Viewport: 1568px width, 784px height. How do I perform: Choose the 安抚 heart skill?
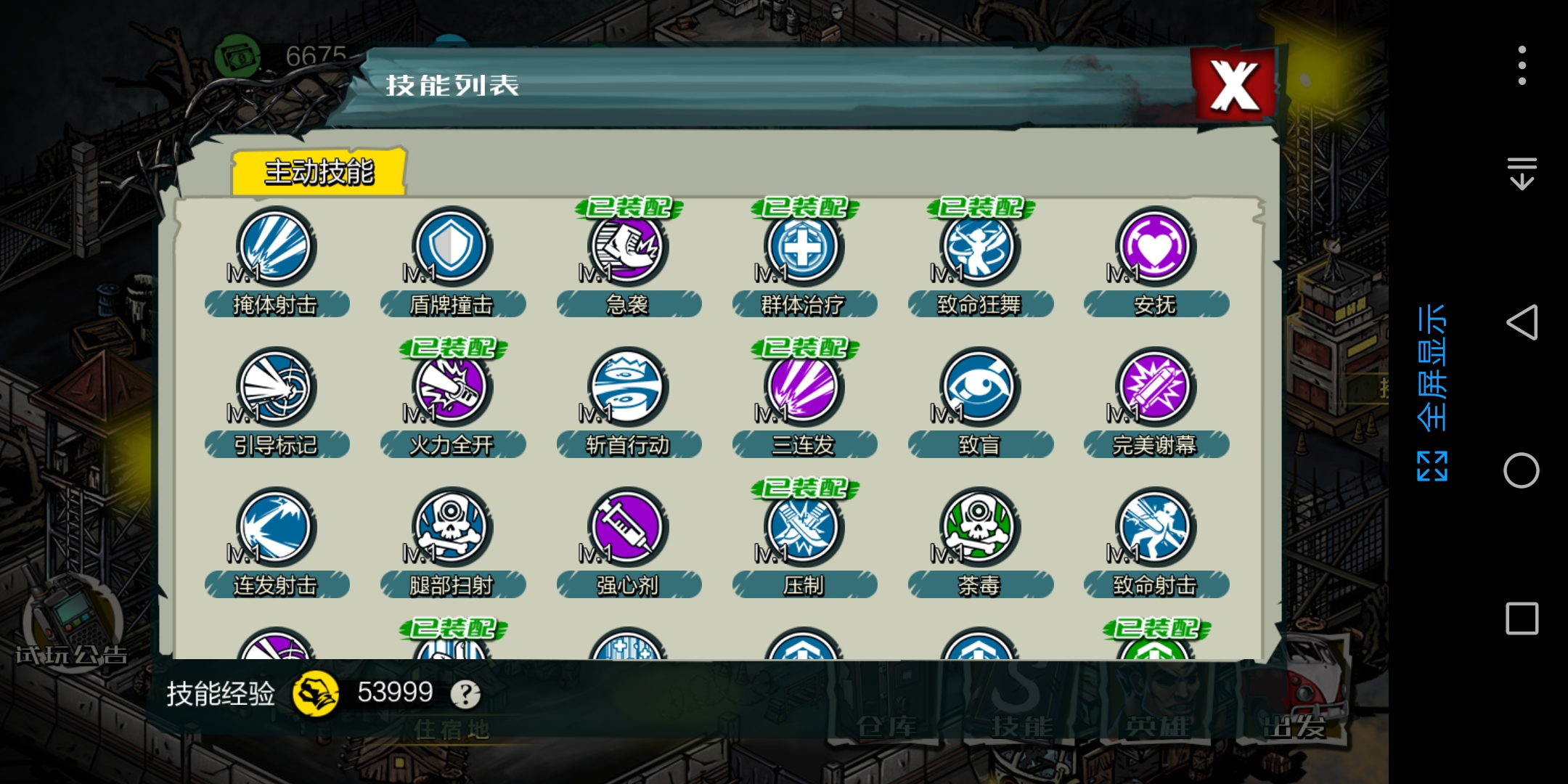point(1155,247)
